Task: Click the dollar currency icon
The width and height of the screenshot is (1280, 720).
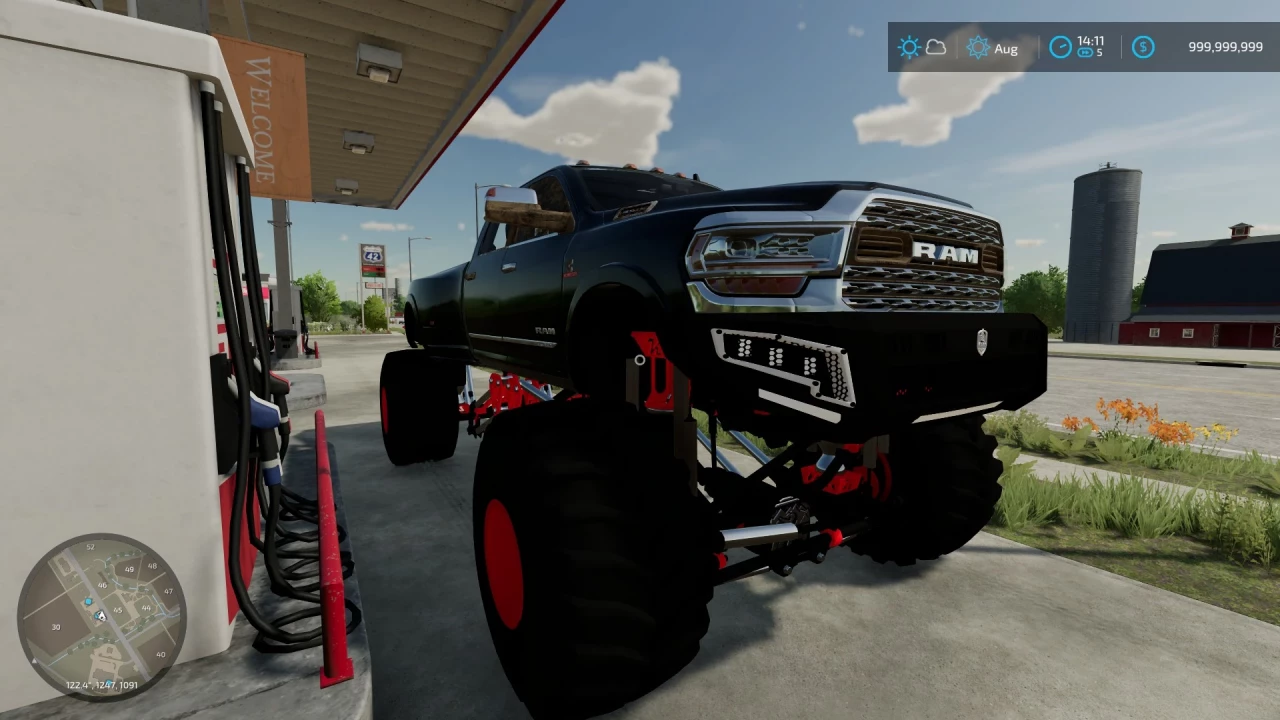Action: (1143, 47)
